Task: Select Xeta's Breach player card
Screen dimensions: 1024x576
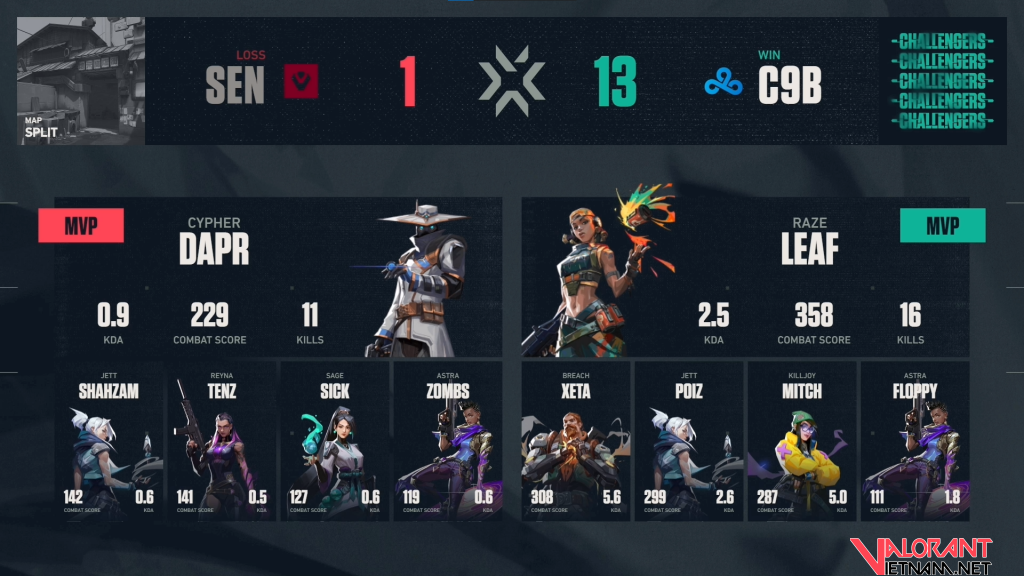Action: pos(576,441)
